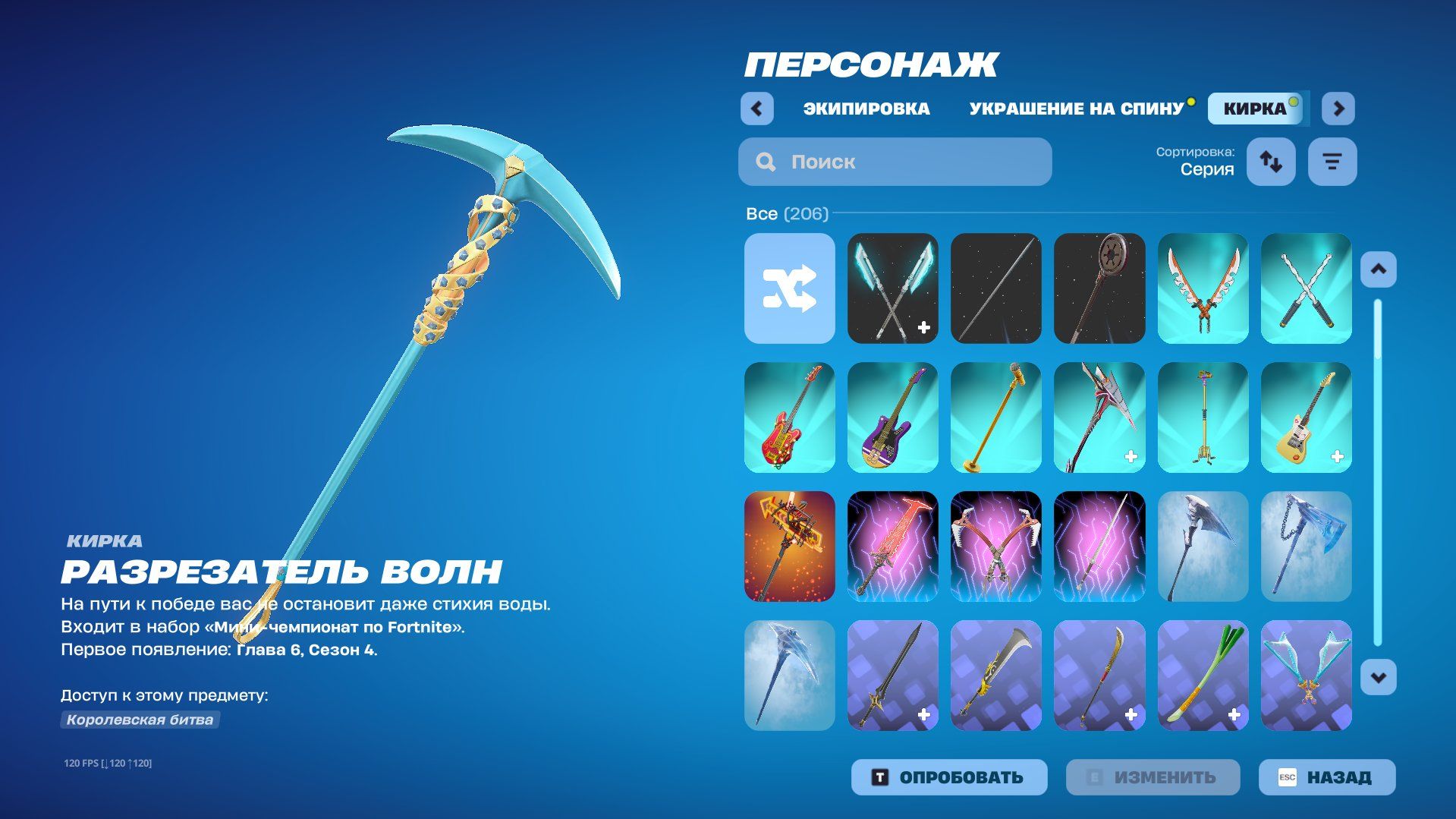Select the cream electric guitar pickaxe
The height and width of the screenshot is (819, 1456).
click(x=1306, y=417)
